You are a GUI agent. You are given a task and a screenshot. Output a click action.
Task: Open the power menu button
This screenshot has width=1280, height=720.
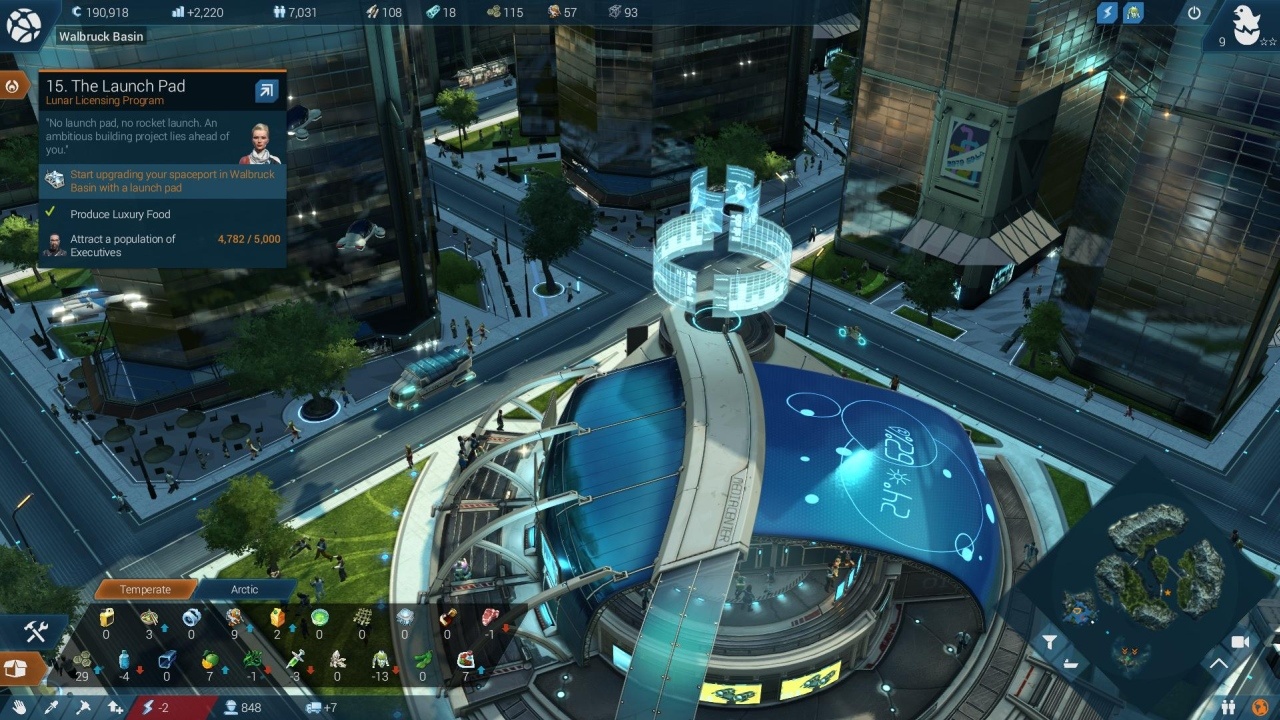tap(1194, 13)
